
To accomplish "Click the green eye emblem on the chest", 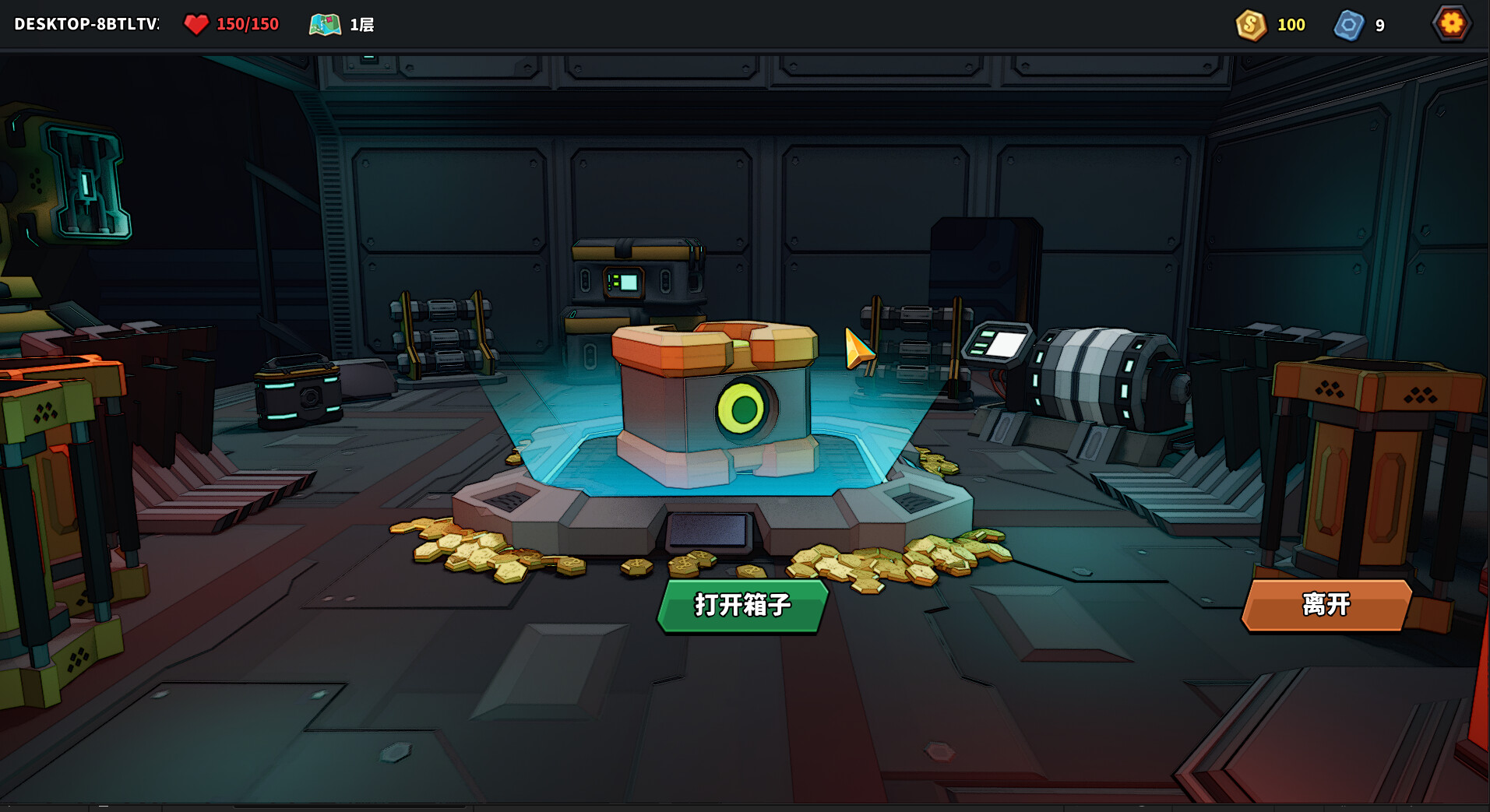I will pos(741,406).
